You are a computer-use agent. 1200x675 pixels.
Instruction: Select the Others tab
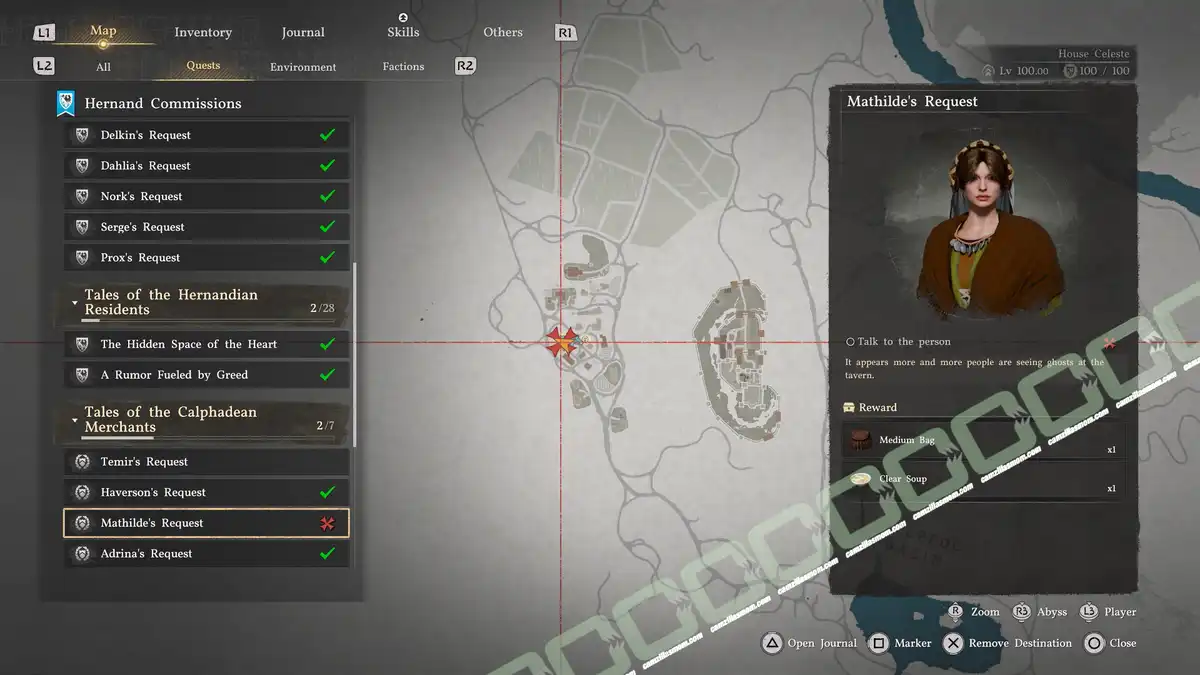click(x=503, y=32)
